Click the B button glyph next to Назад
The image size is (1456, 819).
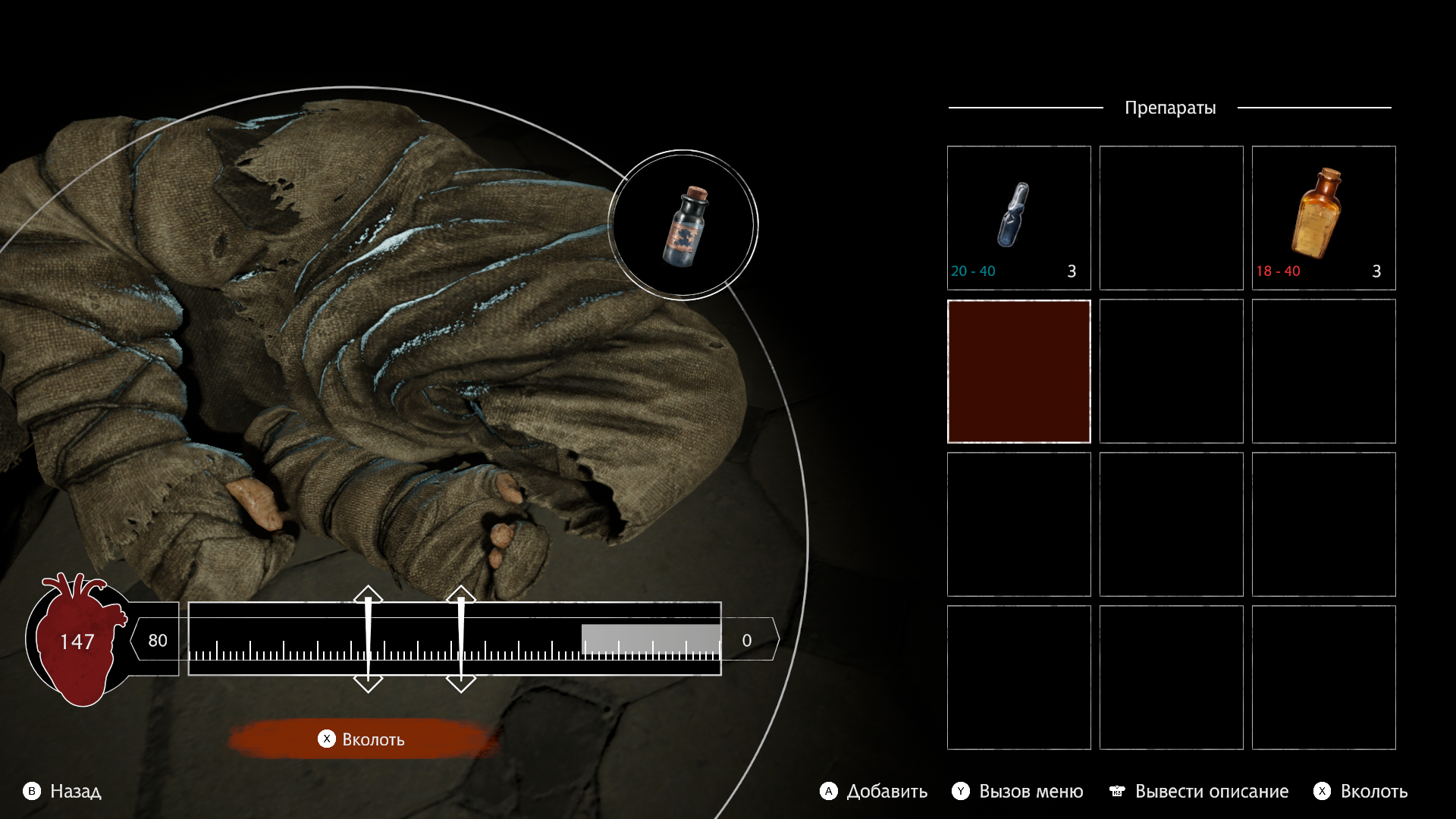pos(32,792)
